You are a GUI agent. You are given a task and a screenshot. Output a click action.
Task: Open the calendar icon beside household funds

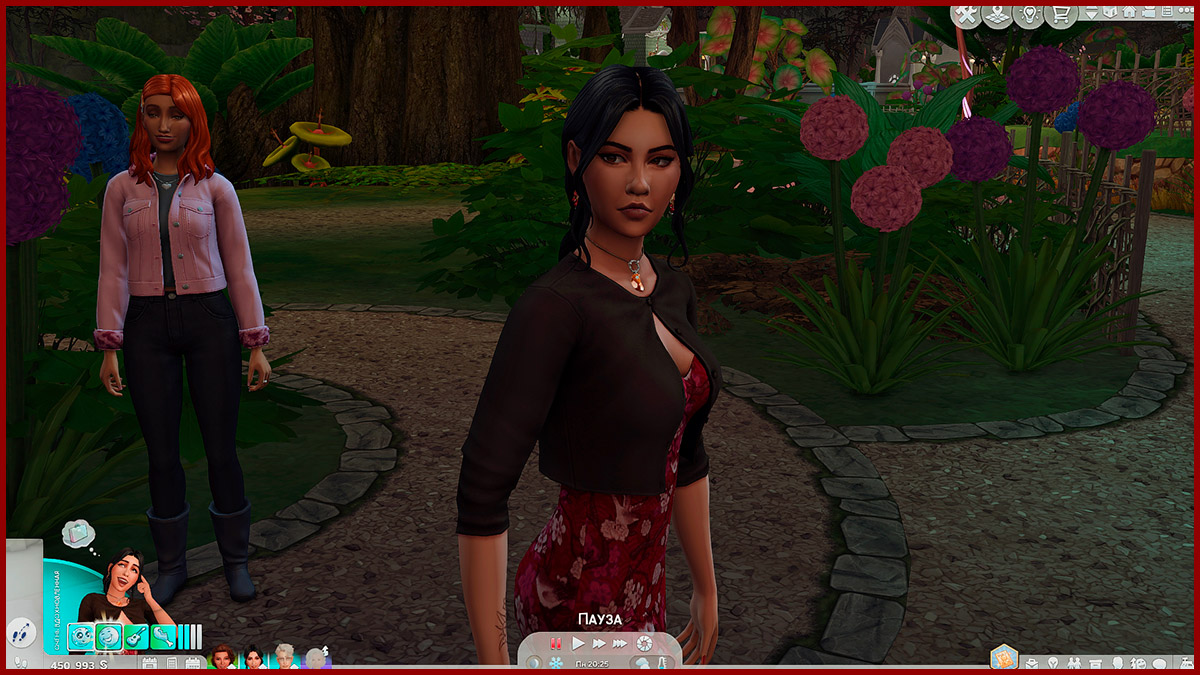[150, 663]
